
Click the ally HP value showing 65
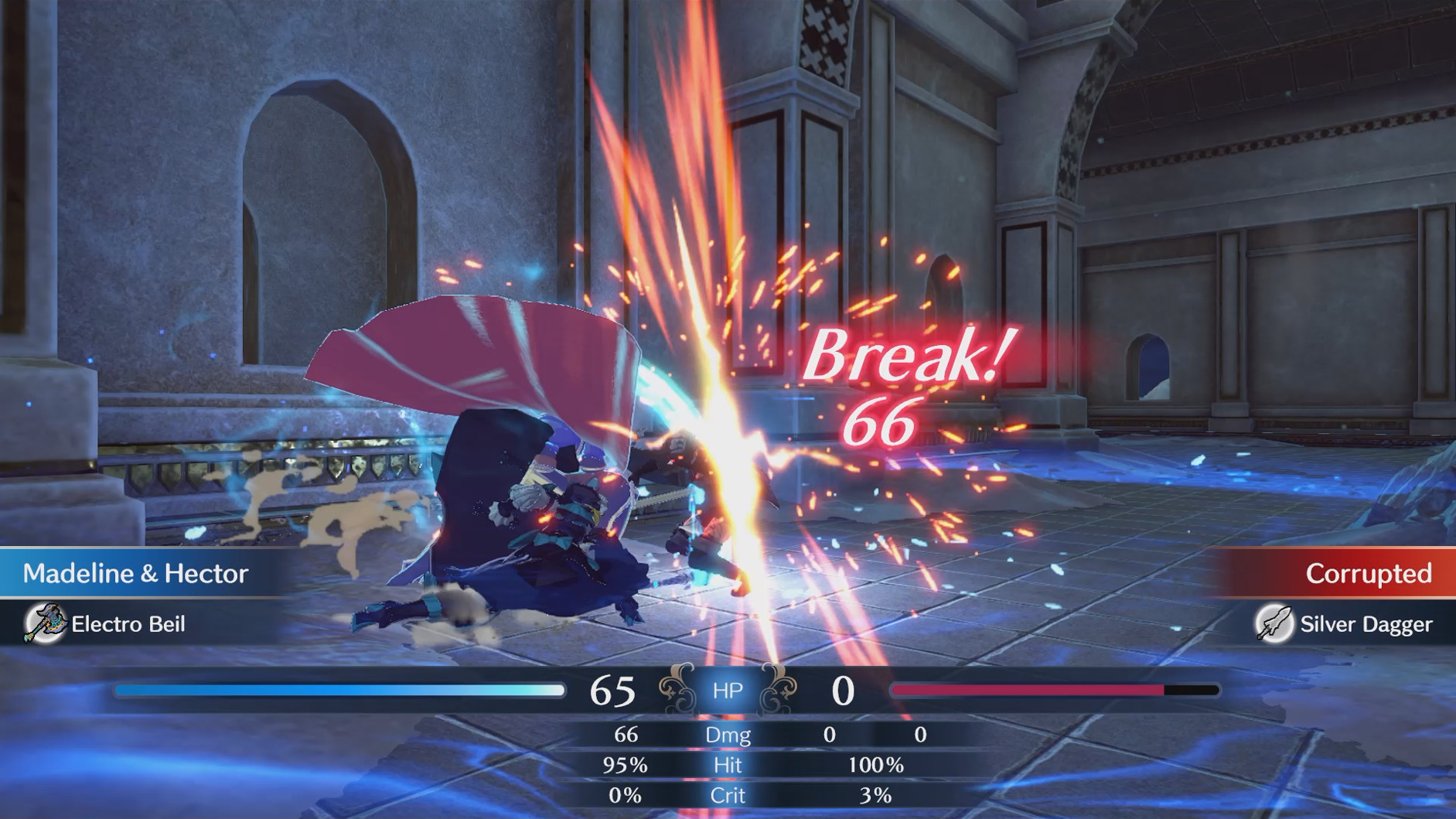pos(612,691)
